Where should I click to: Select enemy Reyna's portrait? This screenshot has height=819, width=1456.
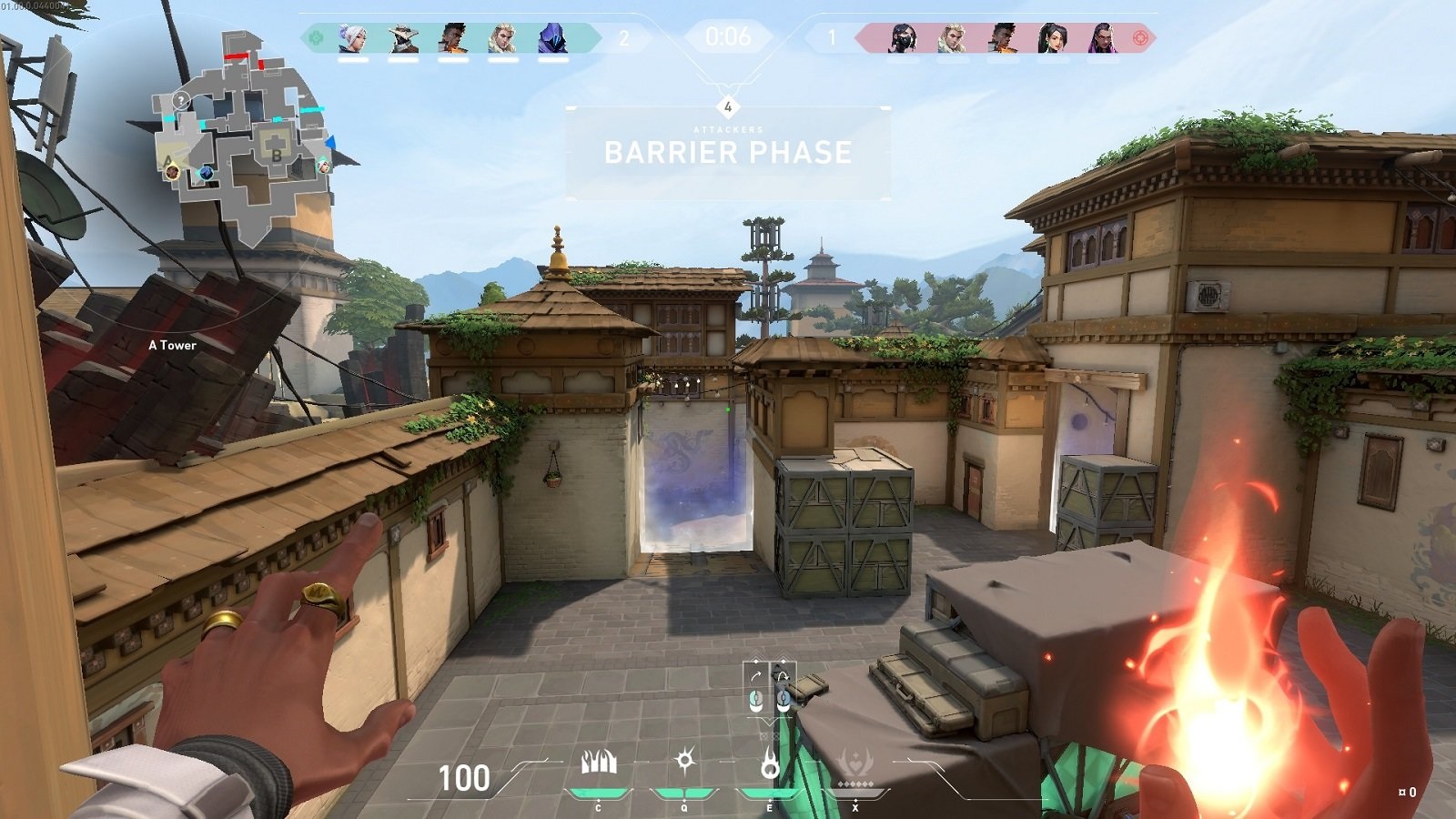click(x=1103, y=38)
